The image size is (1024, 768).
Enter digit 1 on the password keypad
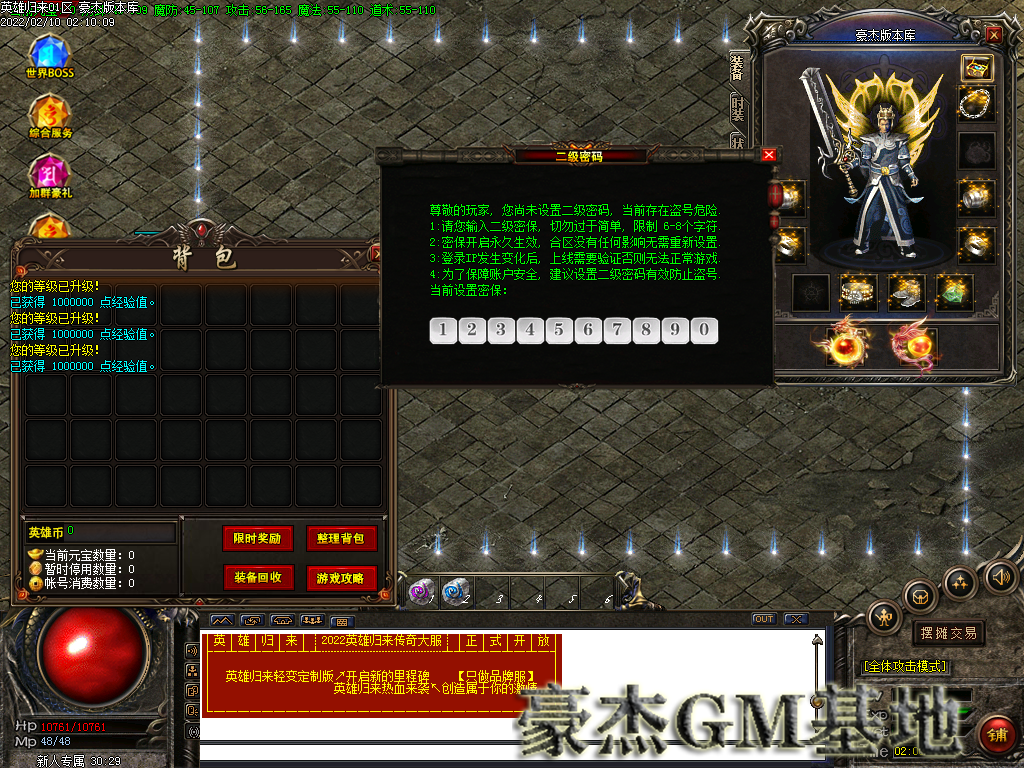(443, 330)
